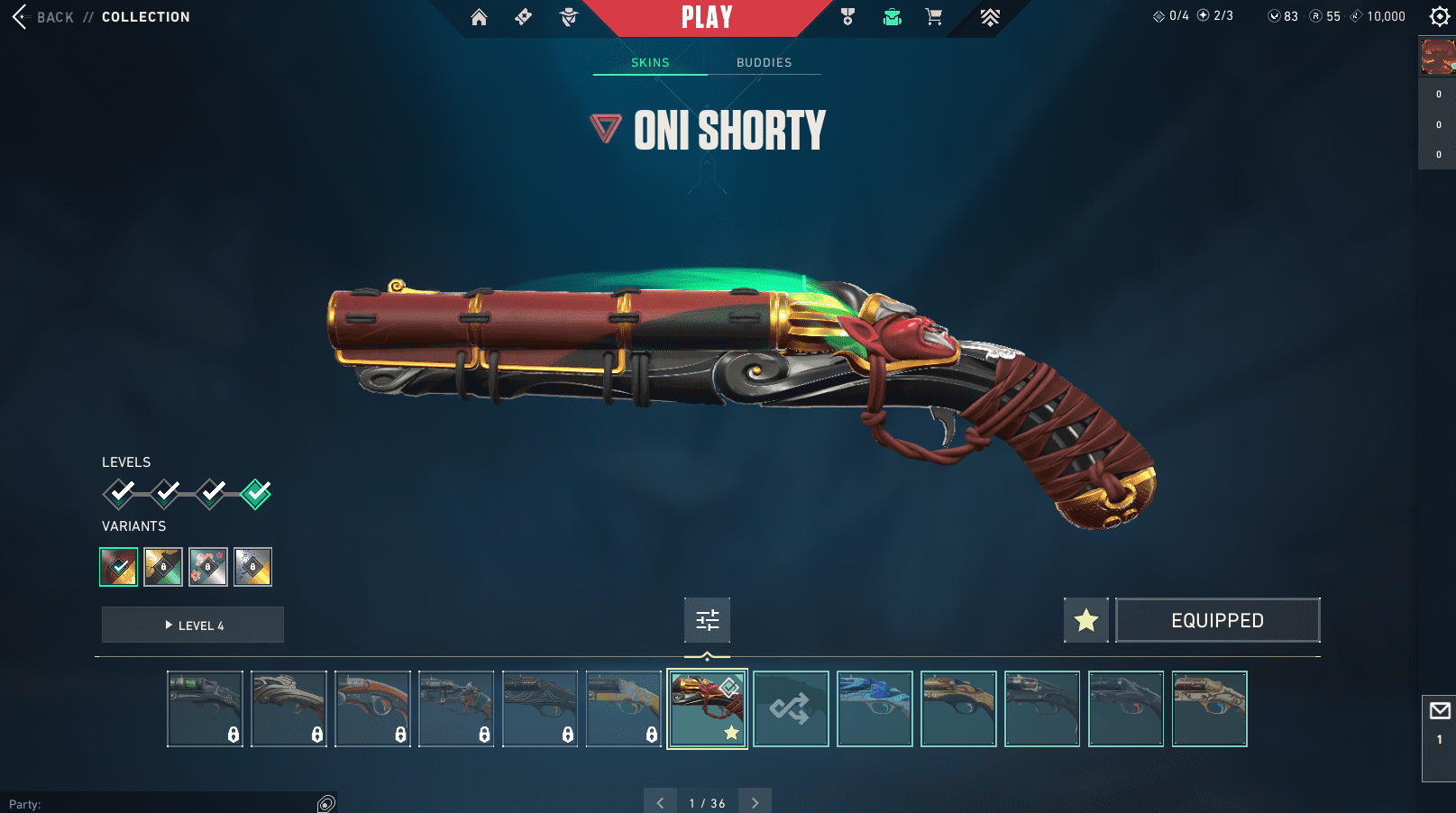
Task: Open the settings gear icon
Action: [1439, 16]
